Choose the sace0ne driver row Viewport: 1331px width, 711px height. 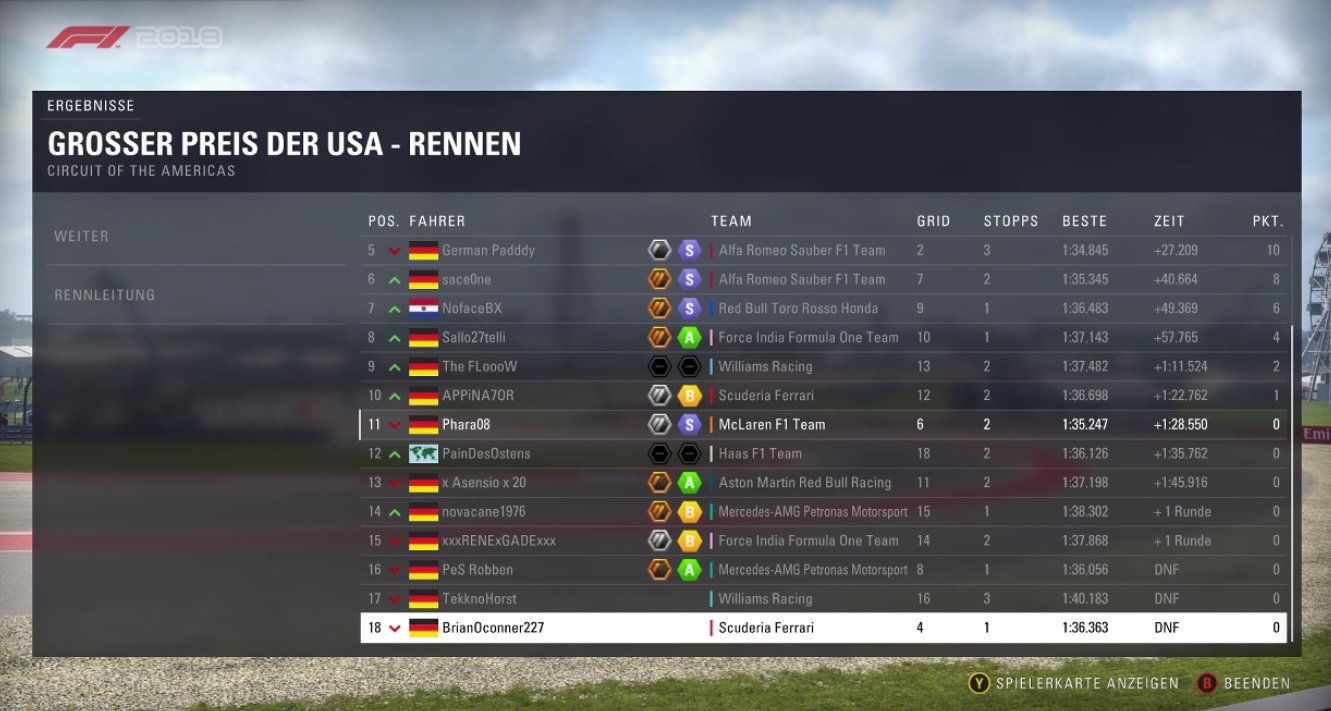(467, 279)
